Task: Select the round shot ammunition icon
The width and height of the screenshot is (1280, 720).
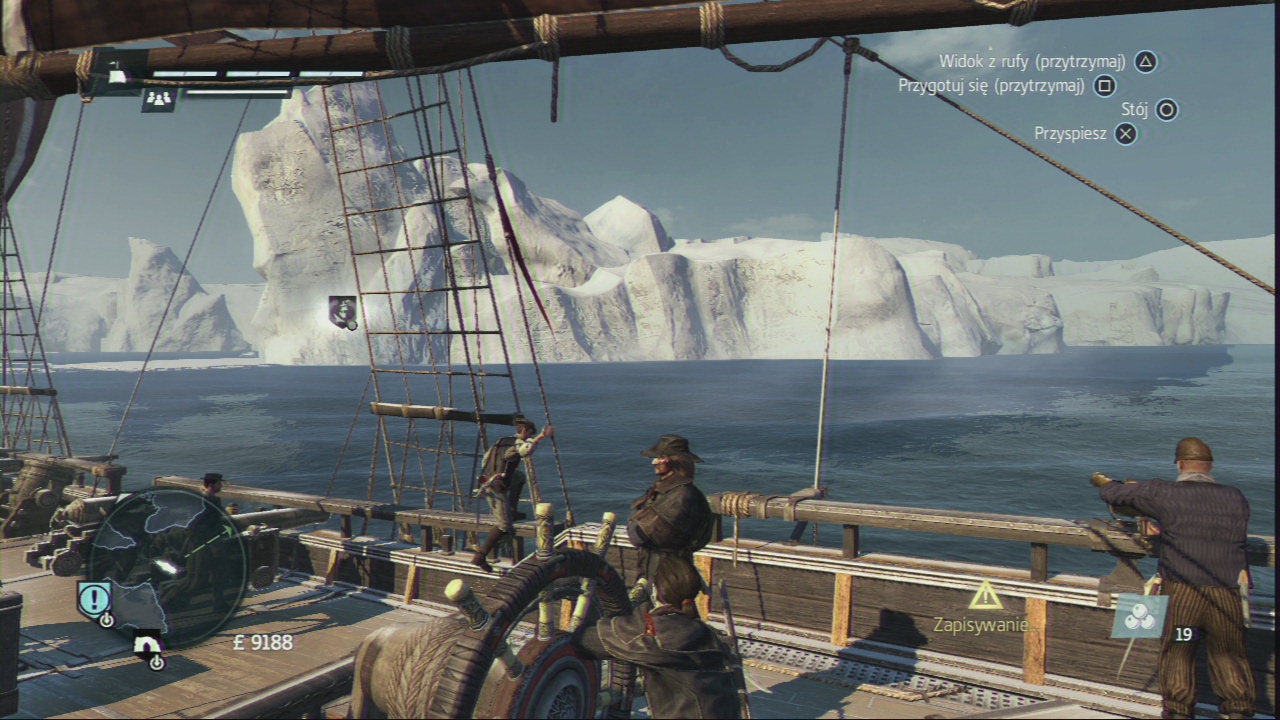Action: 1140,617
